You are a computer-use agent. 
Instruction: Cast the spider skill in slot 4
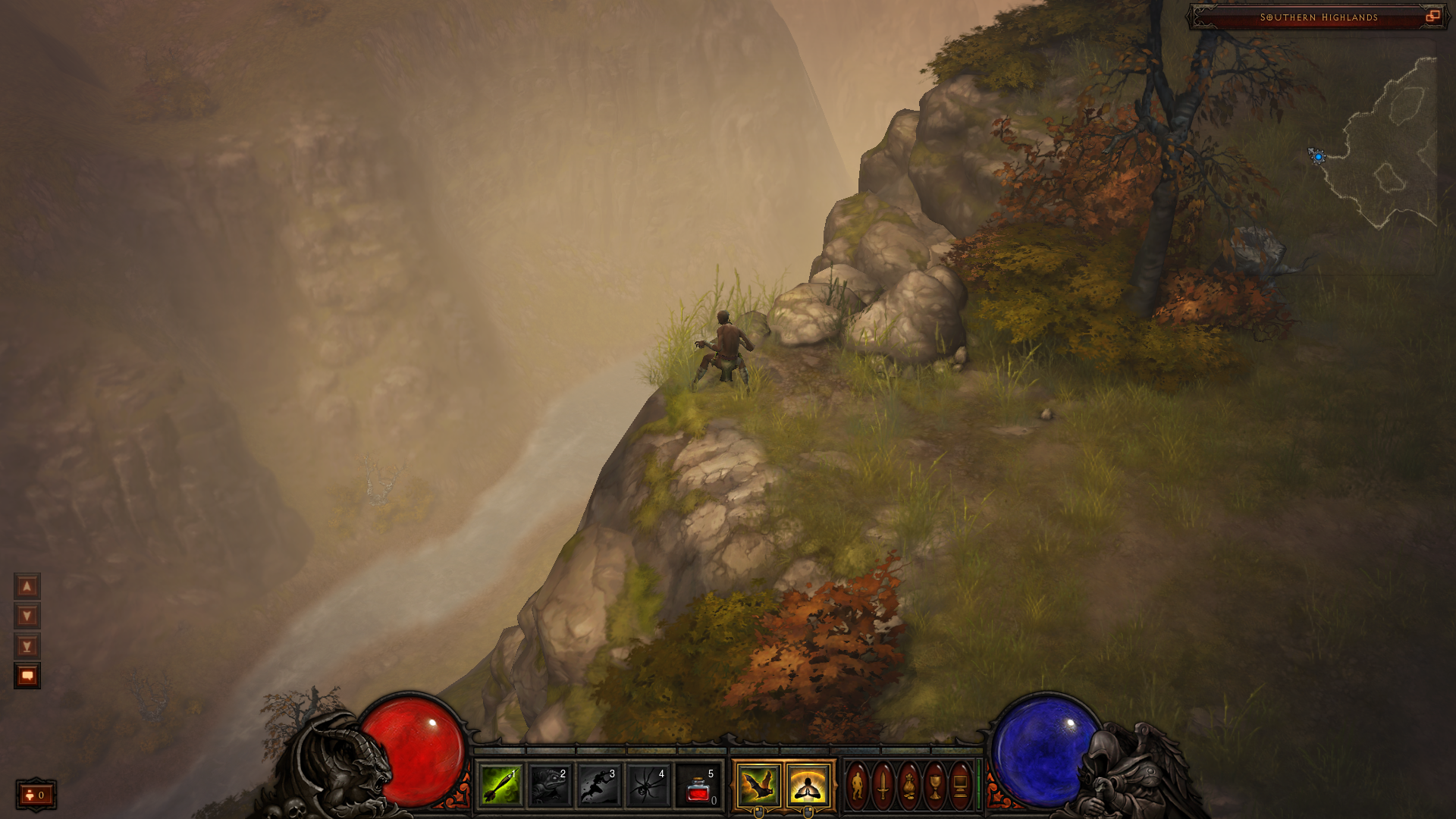pyautogui.click(x=648, y=786)
